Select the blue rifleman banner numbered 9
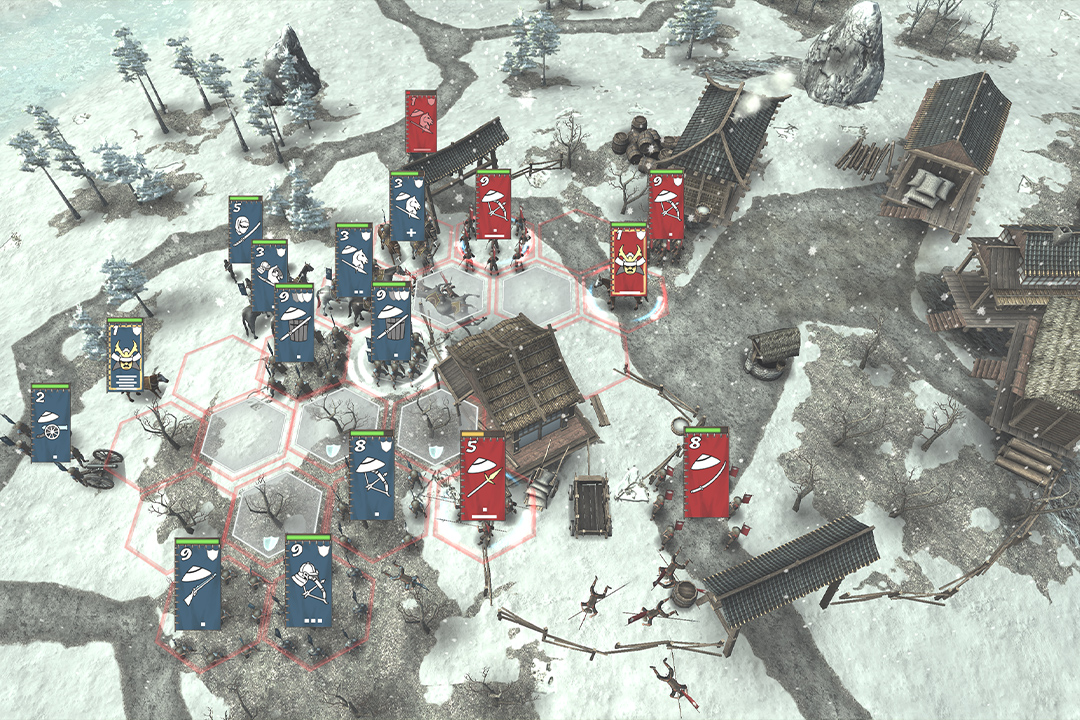This screenshot has width=1080, height=720. point(197,584)
